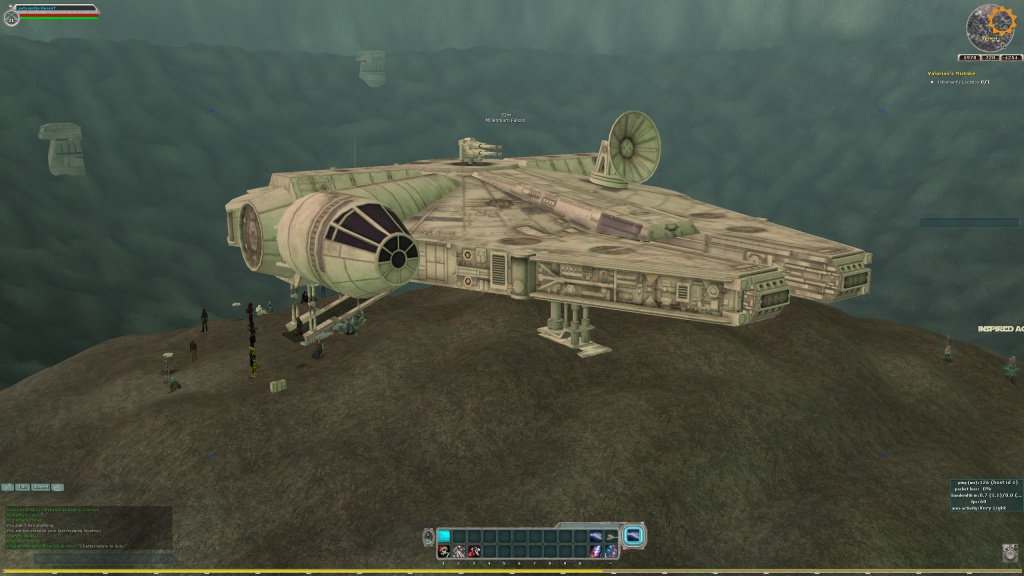Viewport: 1024px width, 576px height.
Task: Switch to the second chat tab
Action: (23, 487)
